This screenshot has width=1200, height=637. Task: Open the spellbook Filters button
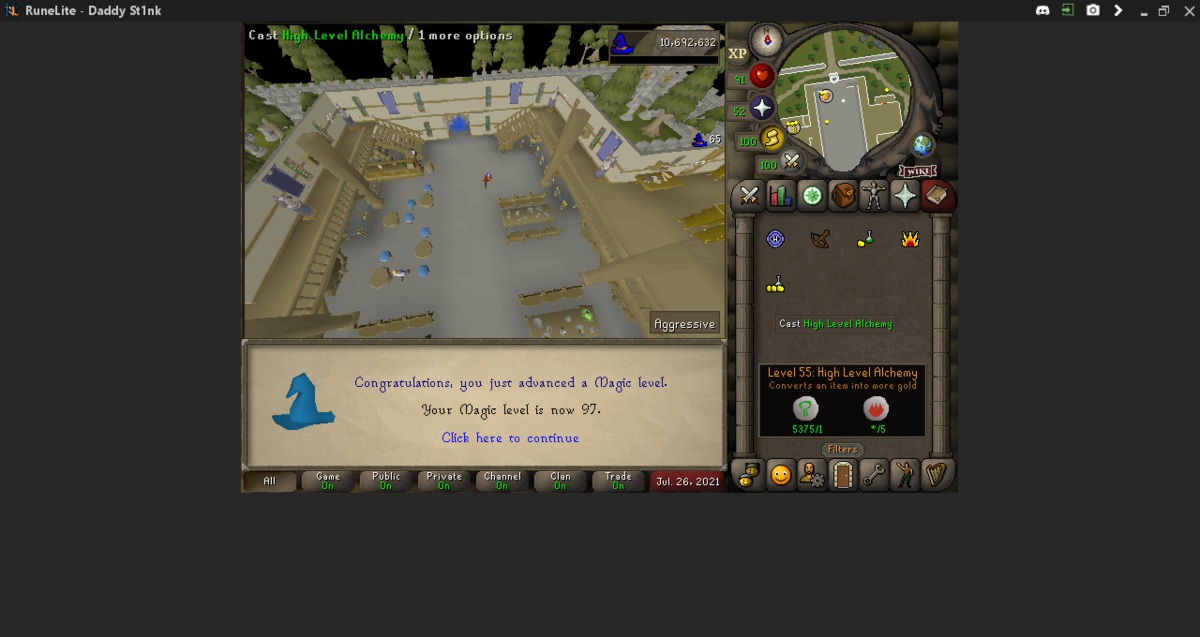[843, 450]
